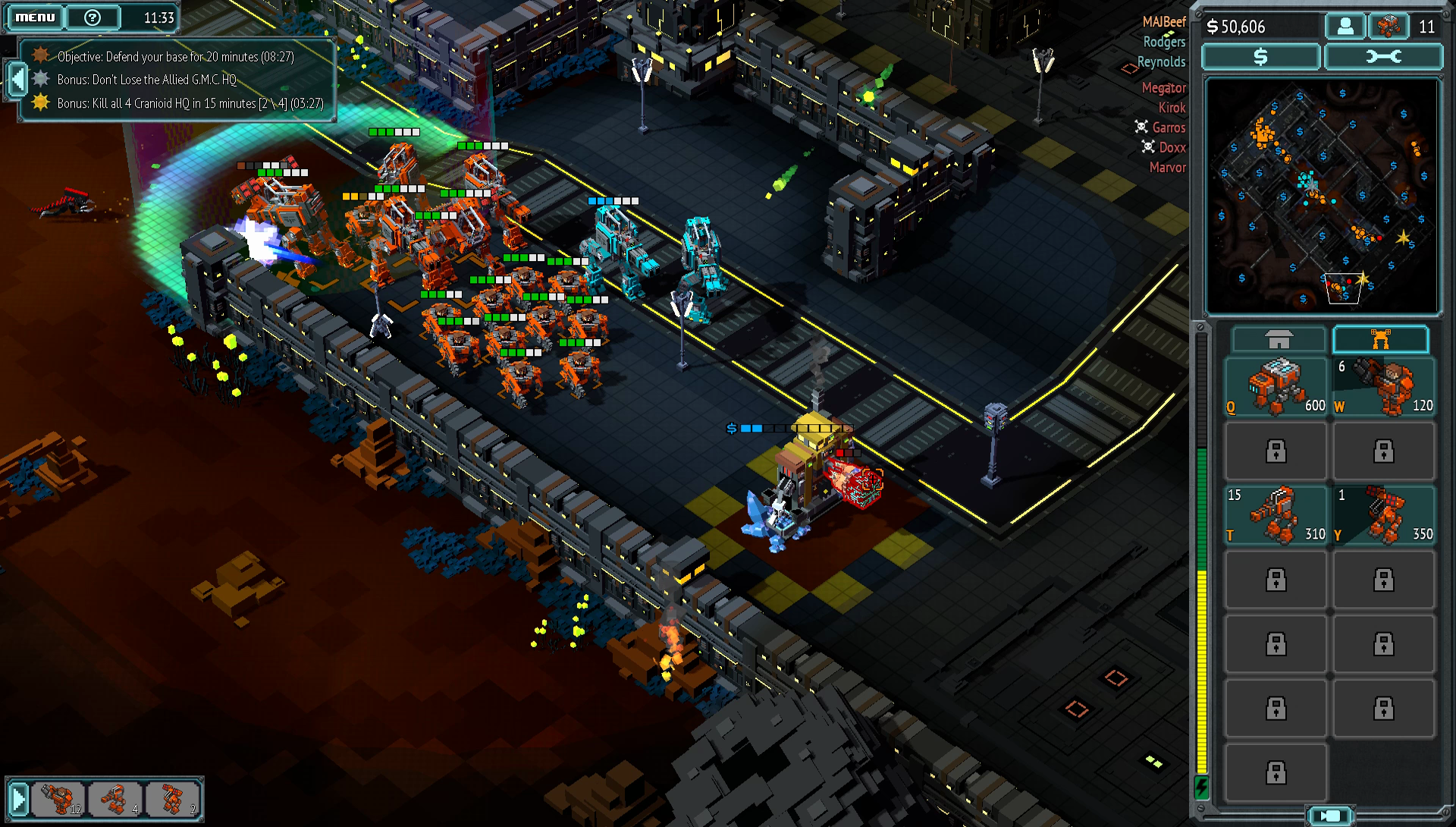This screenshot has height=827, width=1456.
Task: Queue the T unit costing 310
Action: [x=1276, y=516]
